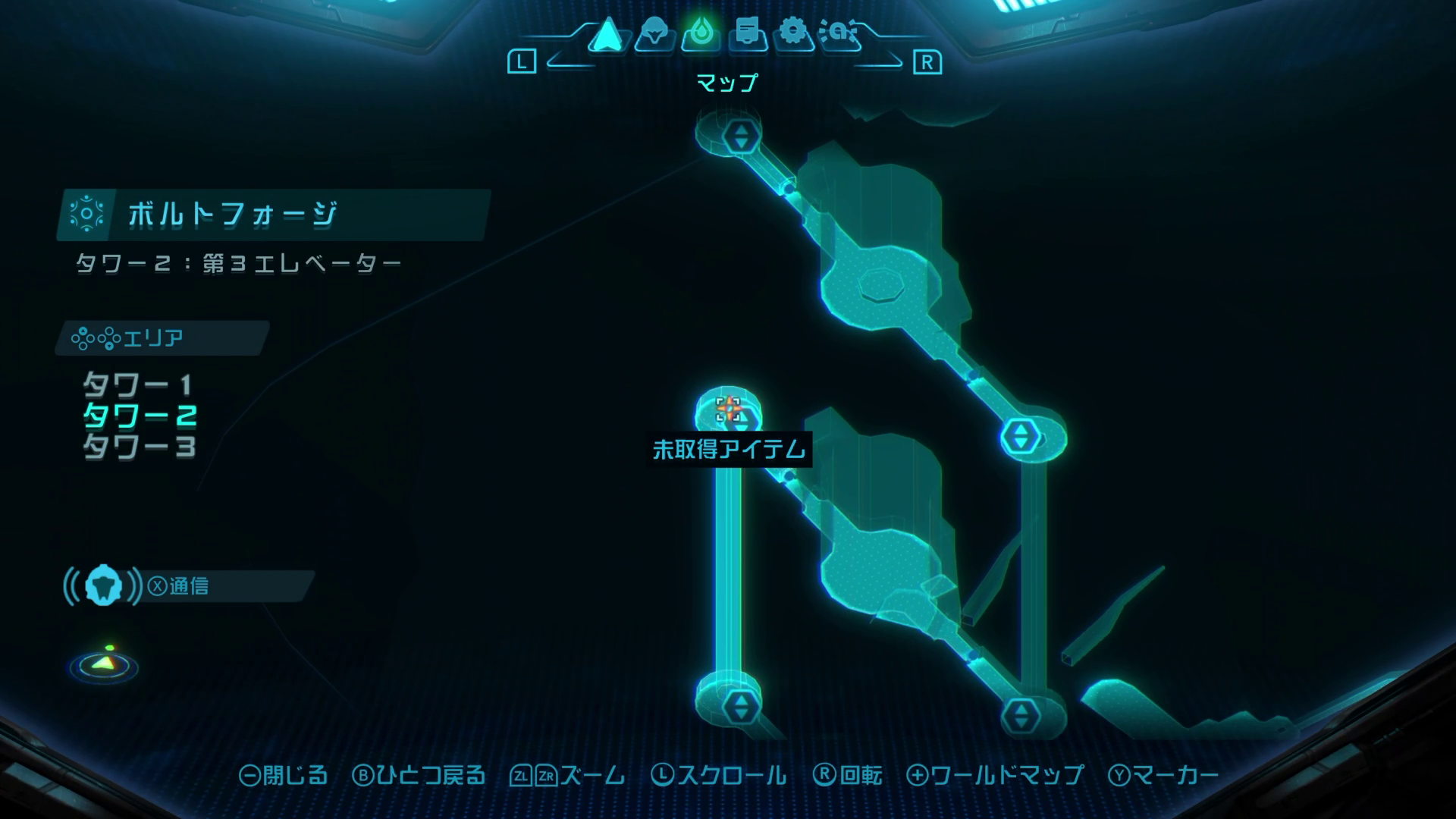Open the Samus helmet tab
1456x819 pixels.
pyautogui.click(x=654, y=35)
